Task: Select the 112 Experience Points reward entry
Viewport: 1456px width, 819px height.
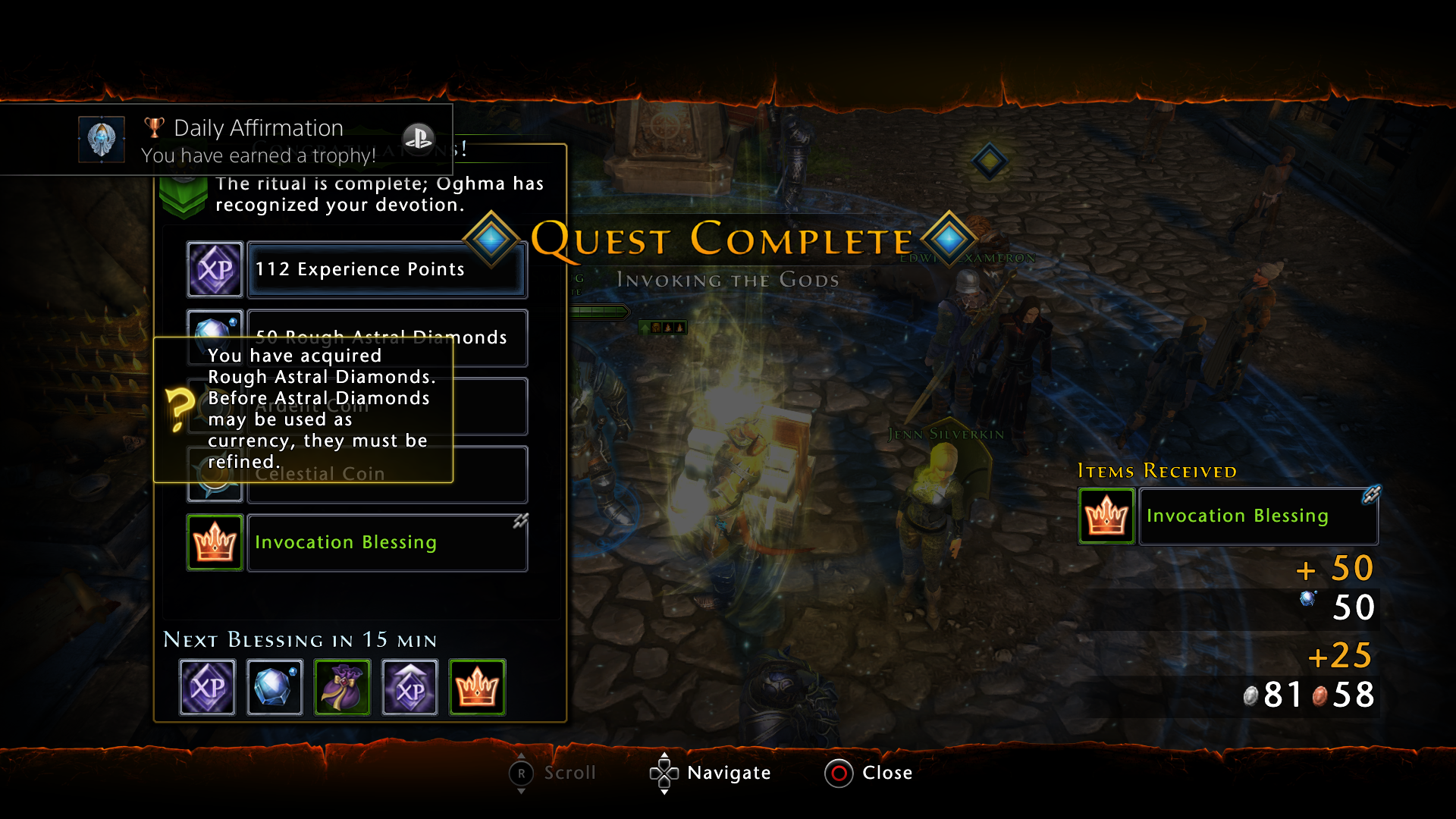Action: pyautogui.click(x=386, y=268)
